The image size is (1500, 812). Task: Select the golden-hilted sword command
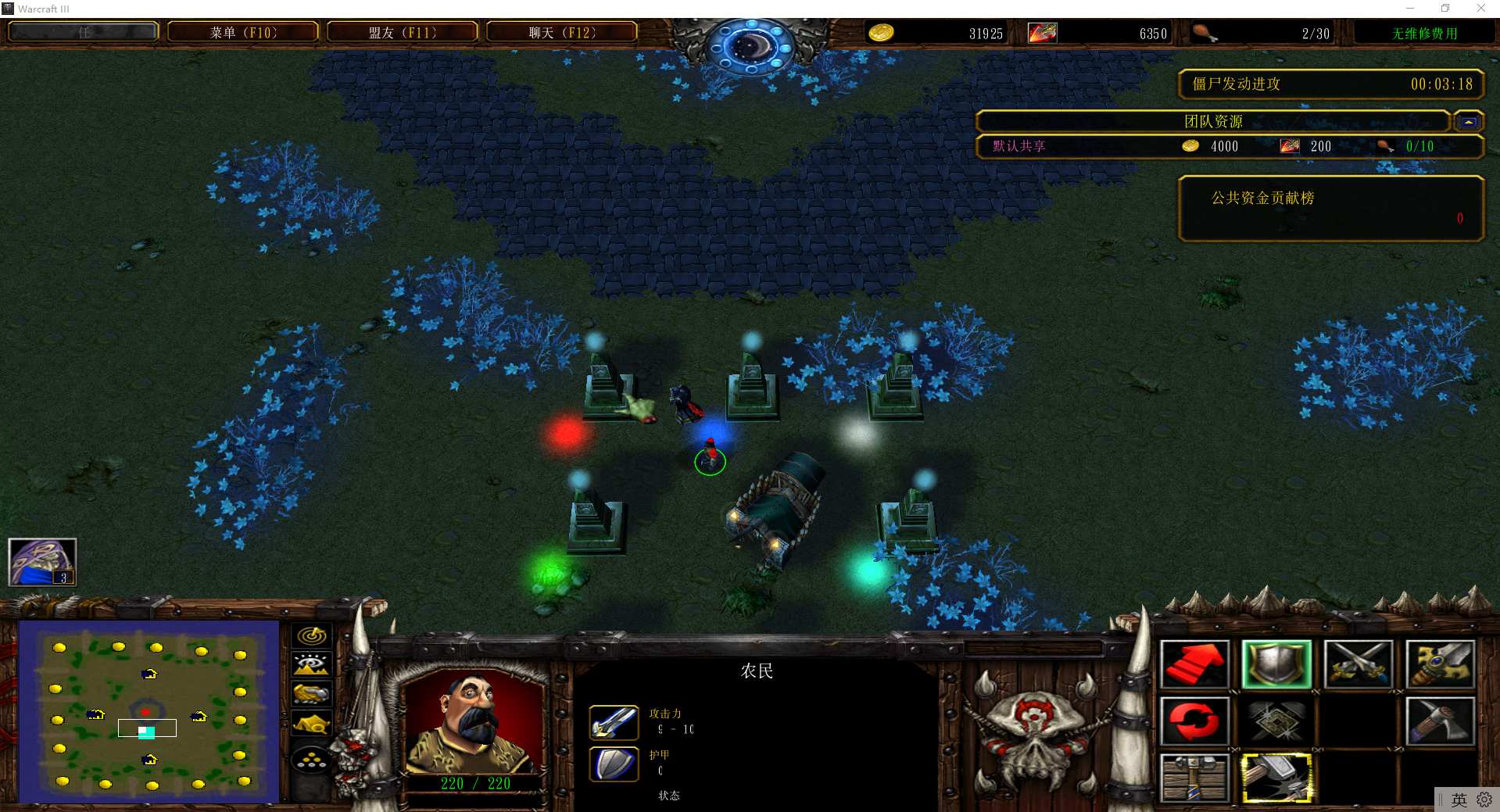(x=1440, y=664)
